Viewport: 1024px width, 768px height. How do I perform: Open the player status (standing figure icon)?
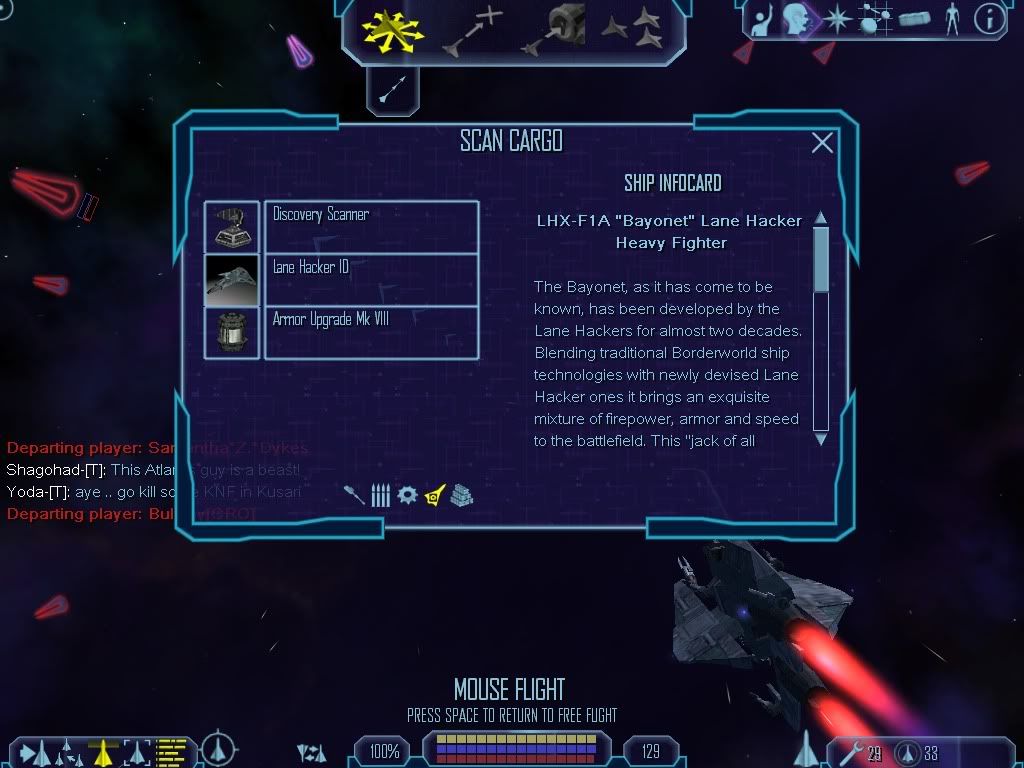click(x=951, y=18)
